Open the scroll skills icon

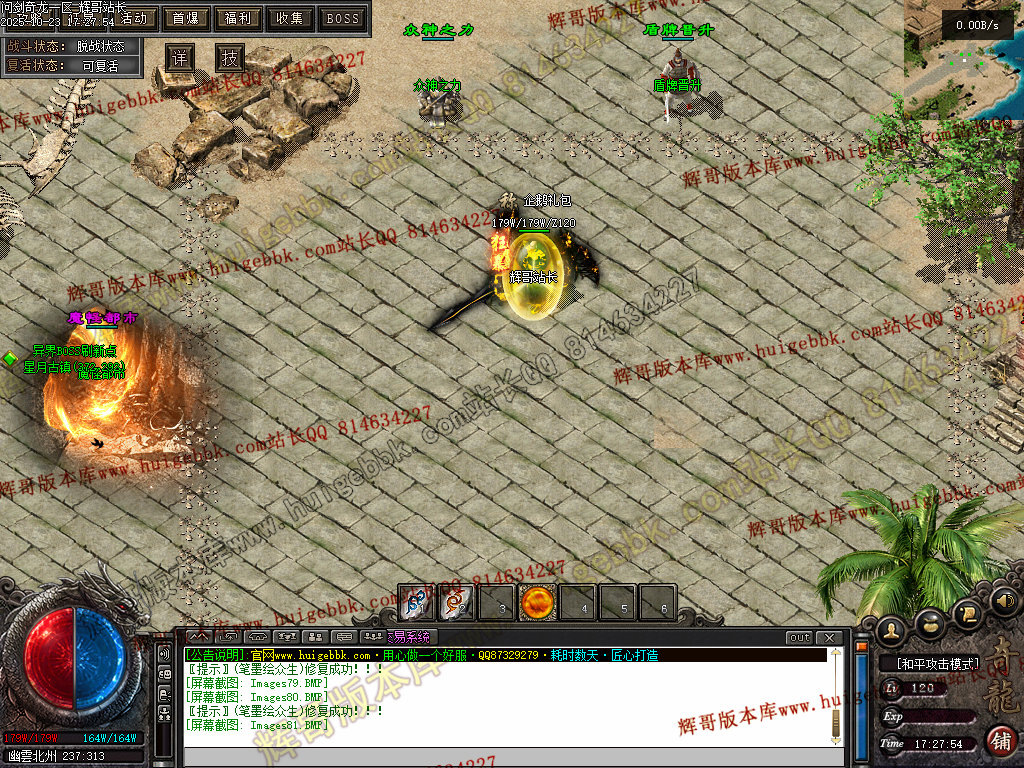click(966, 612)
